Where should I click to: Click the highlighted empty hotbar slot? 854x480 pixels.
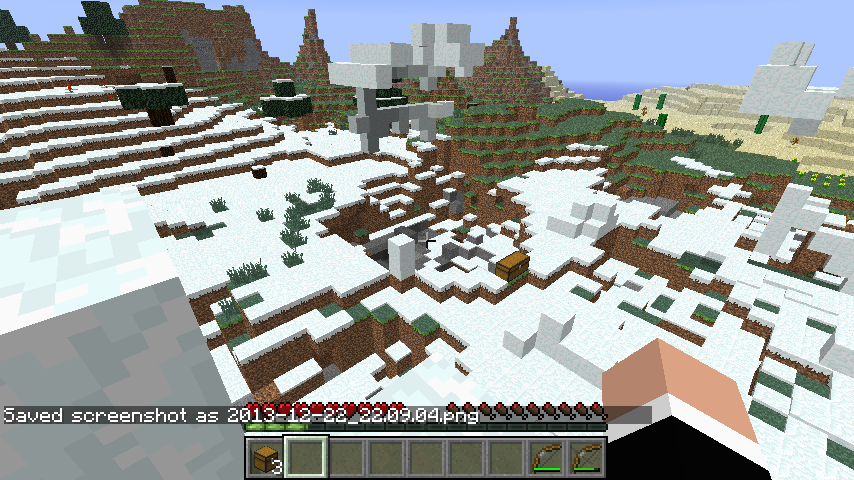tap(306, 459)
